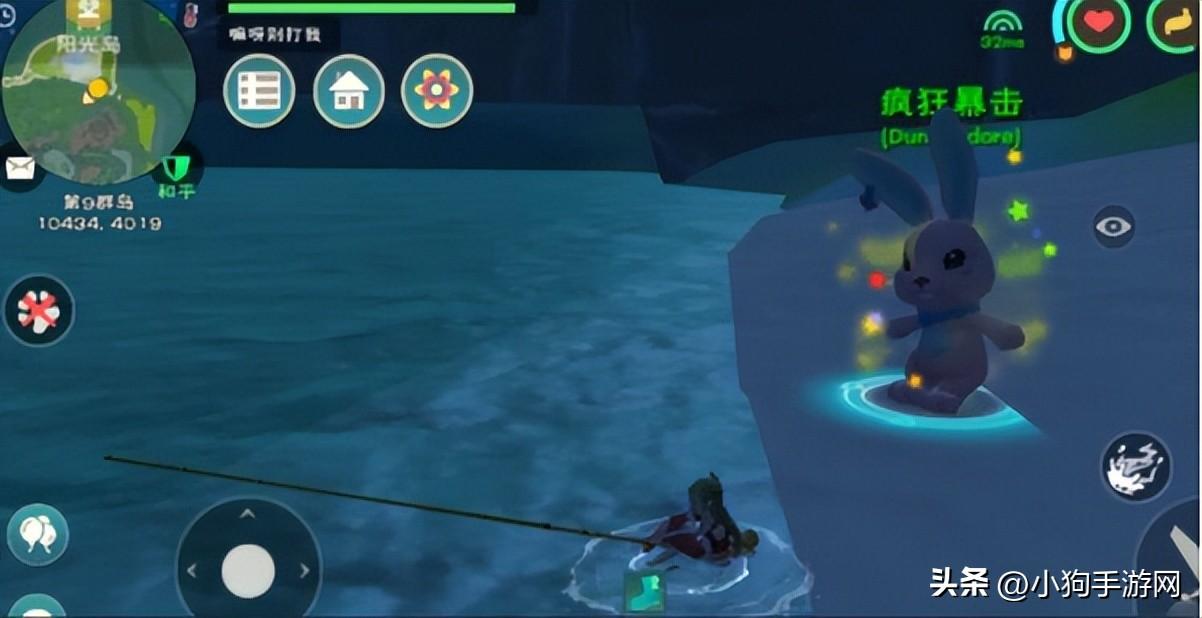Screen dimensions: 1202x618
Task: Activate the white splash skill button
Action: 1136,466
